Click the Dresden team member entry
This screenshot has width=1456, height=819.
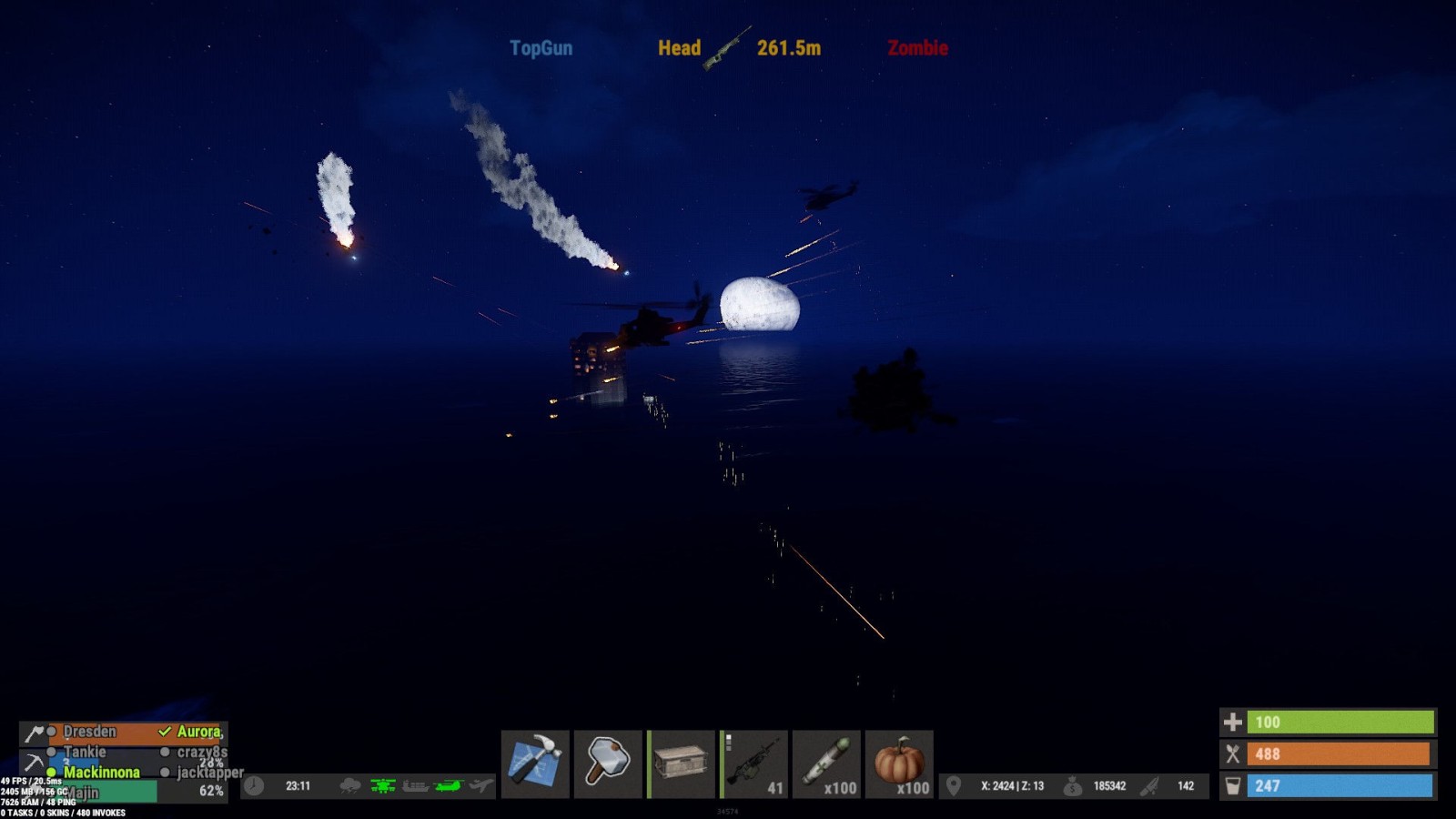[x=90, y=732]
